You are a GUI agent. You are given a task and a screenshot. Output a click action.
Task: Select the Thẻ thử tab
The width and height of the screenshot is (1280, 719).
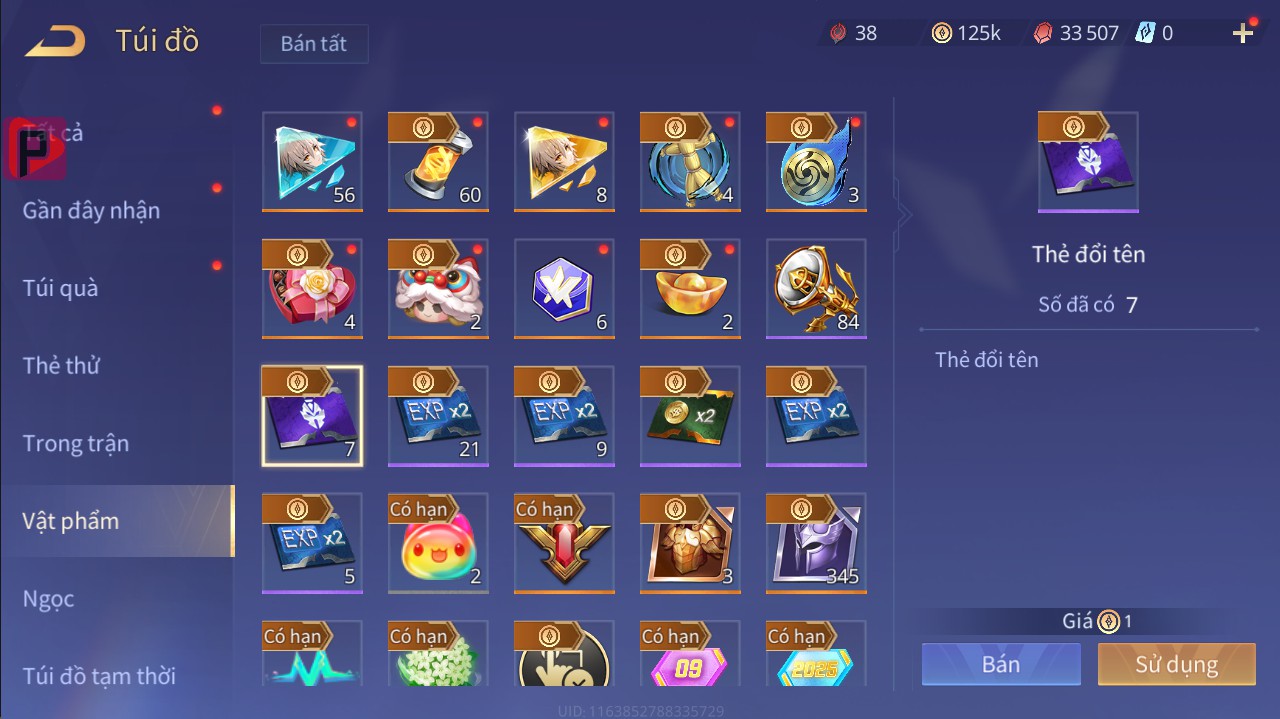click(x=61, y=366)
